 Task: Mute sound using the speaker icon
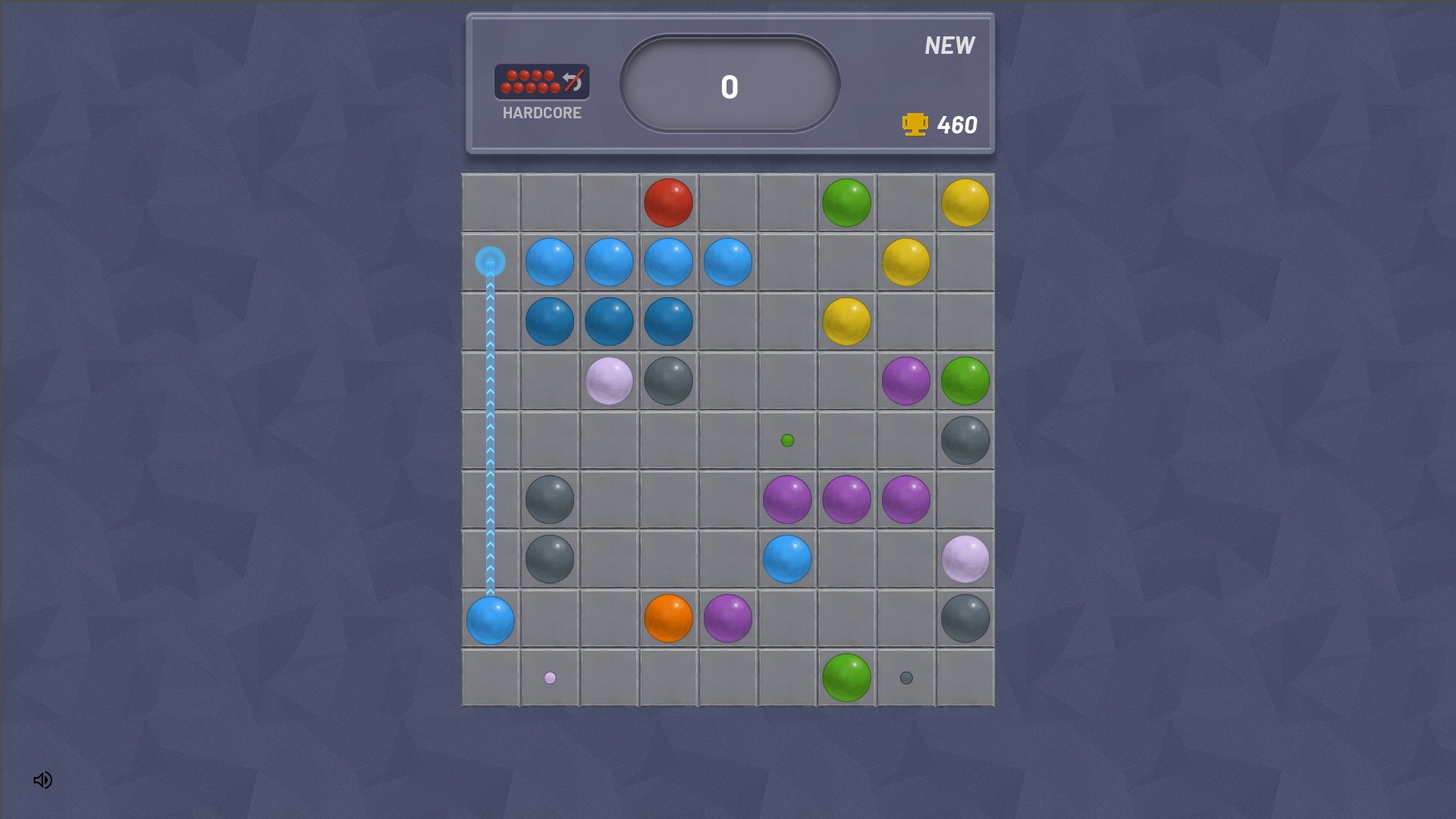pyautogui.click(x=42, y=780)
